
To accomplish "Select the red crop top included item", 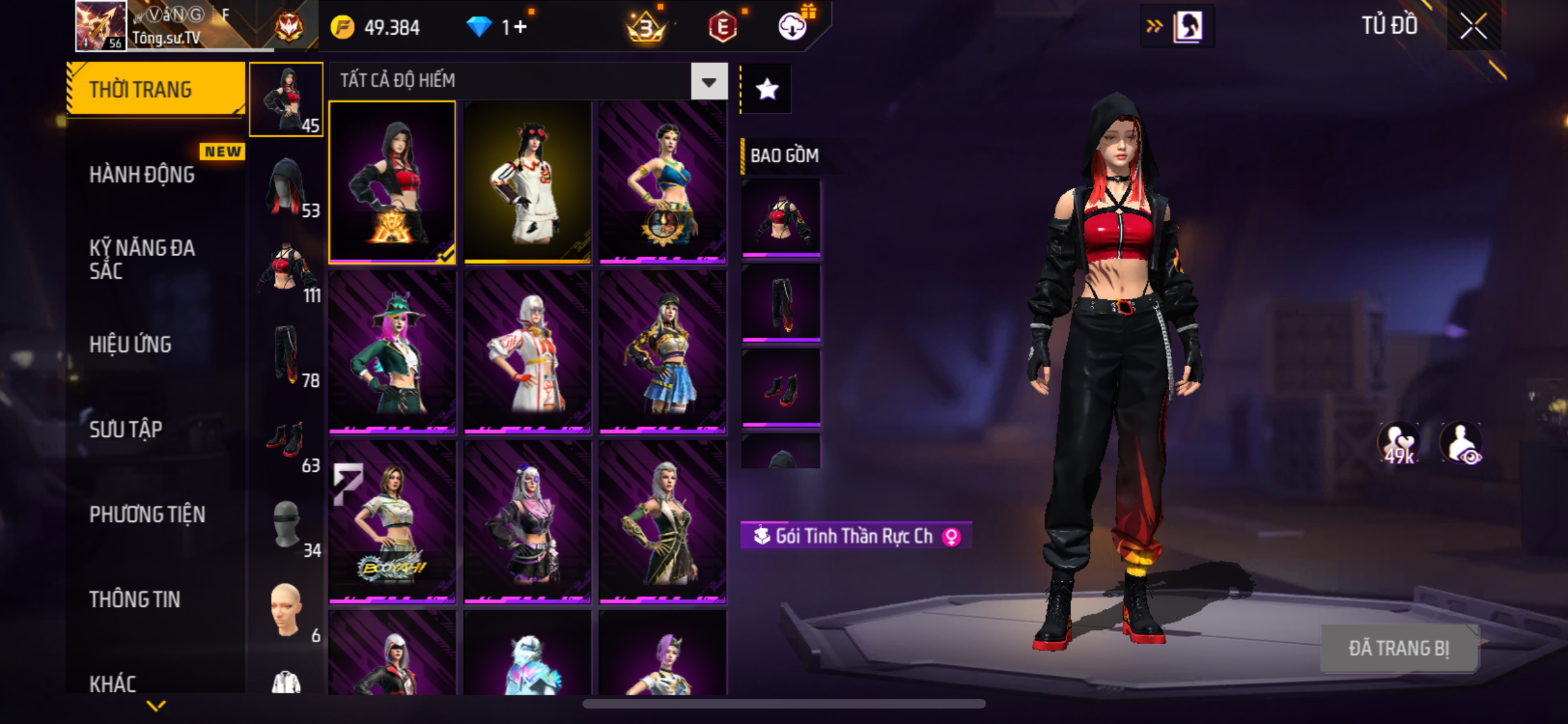I will [x=781, y=217].
